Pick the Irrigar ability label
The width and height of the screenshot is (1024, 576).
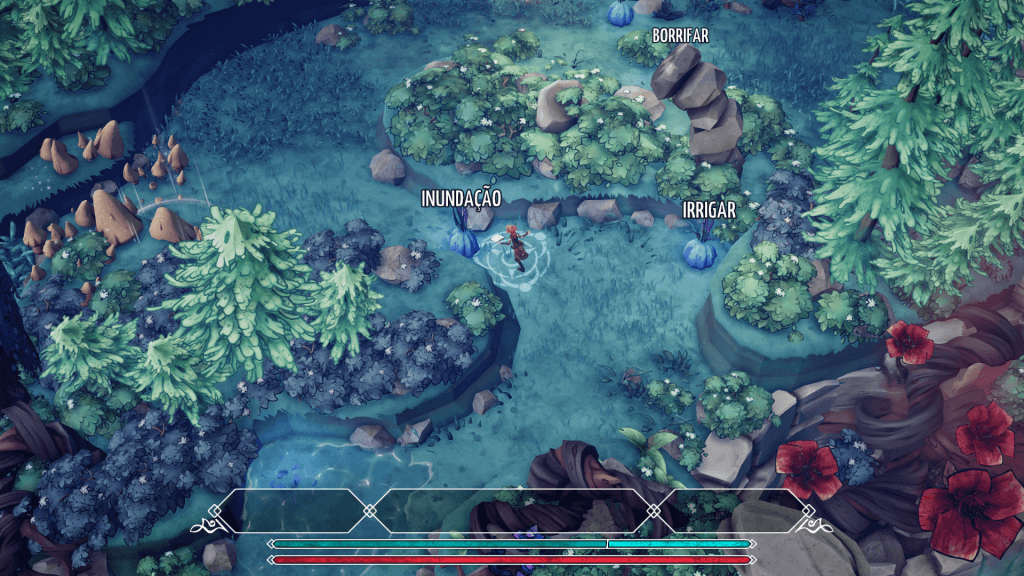point(709,211)
